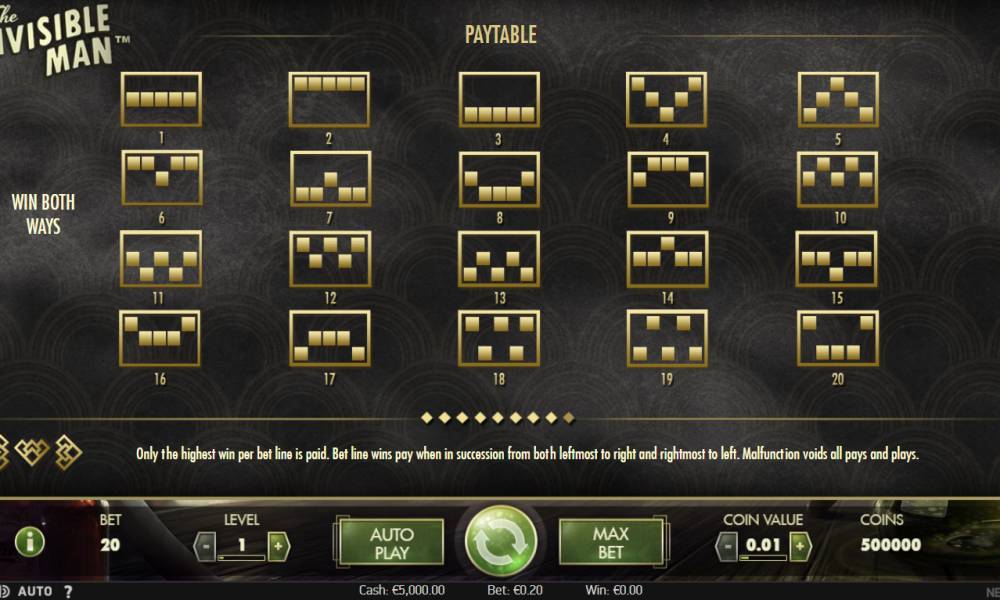Close the paytable via the green info button
Screen dimensions: 1000x600
pyautogui.click(x=30, y=542)
